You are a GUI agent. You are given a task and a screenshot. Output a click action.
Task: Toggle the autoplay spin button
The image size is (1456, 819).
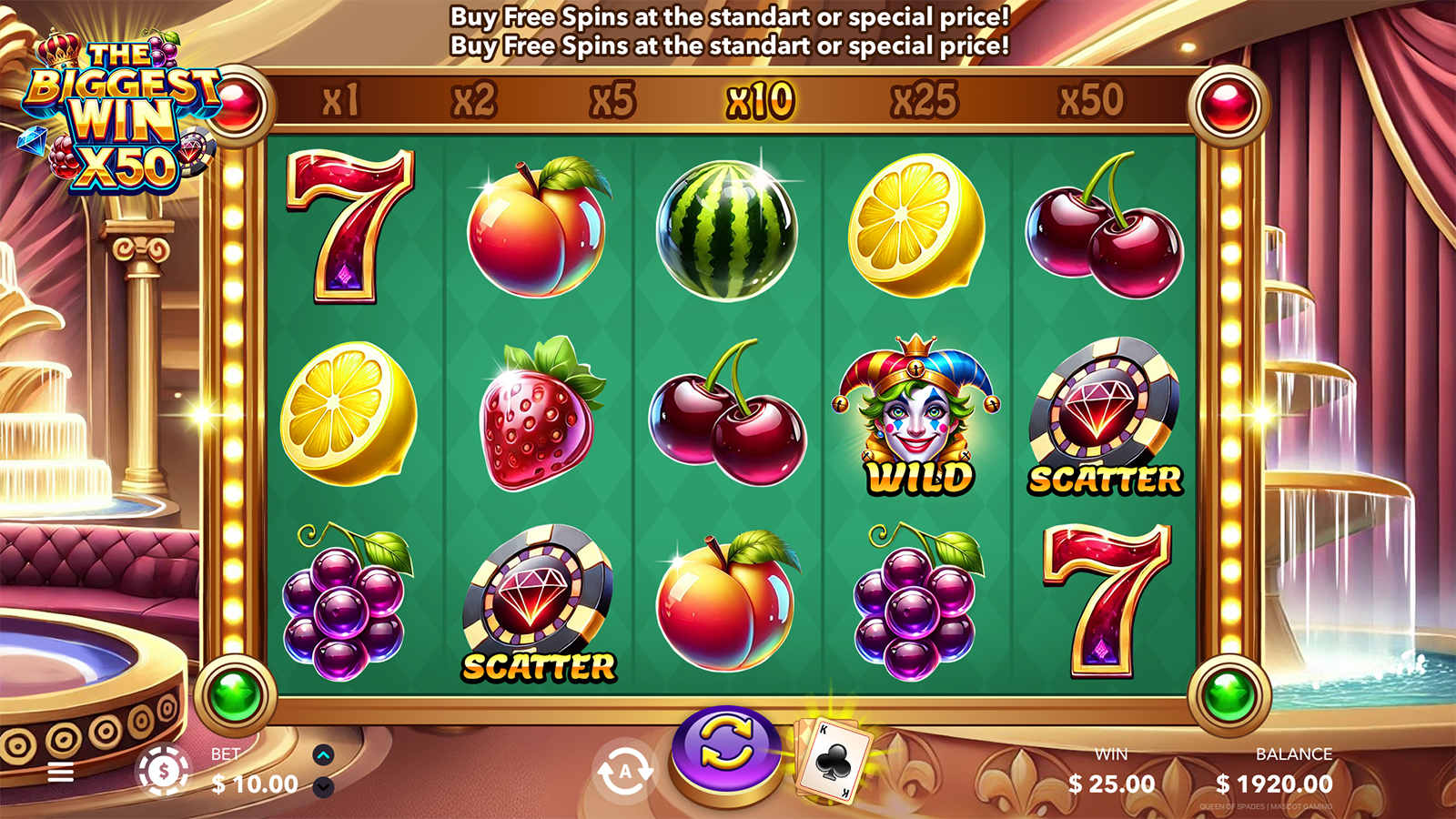[625, 772]
